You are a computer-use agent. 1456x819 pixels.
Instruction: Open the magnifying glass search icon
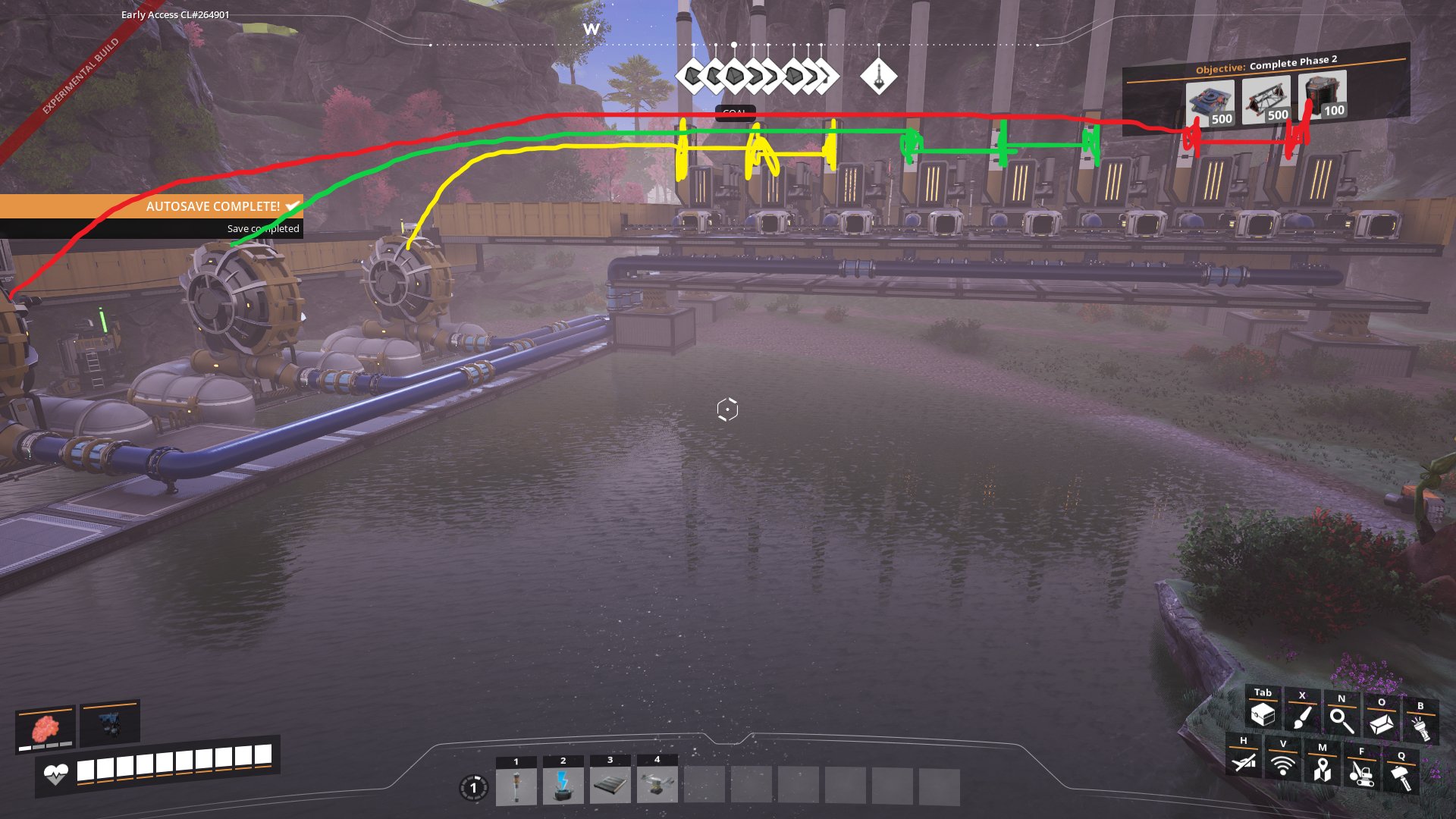click(1341, 720)
